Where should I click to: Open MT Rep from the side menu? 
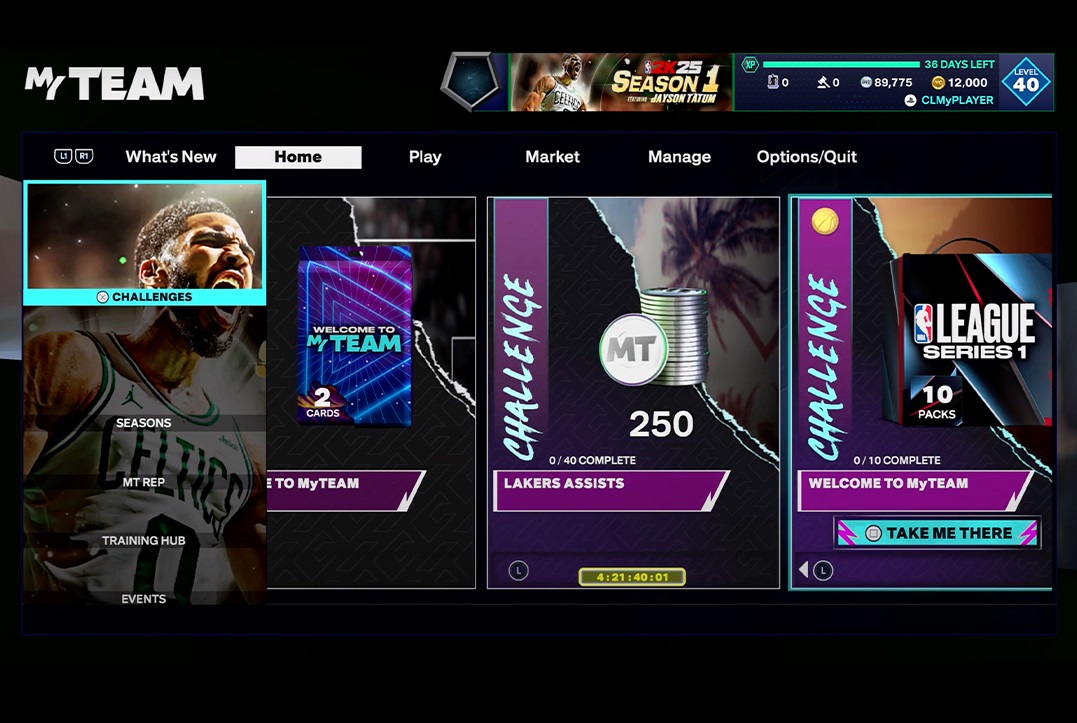pyautogui.click(x=144, y=482)
